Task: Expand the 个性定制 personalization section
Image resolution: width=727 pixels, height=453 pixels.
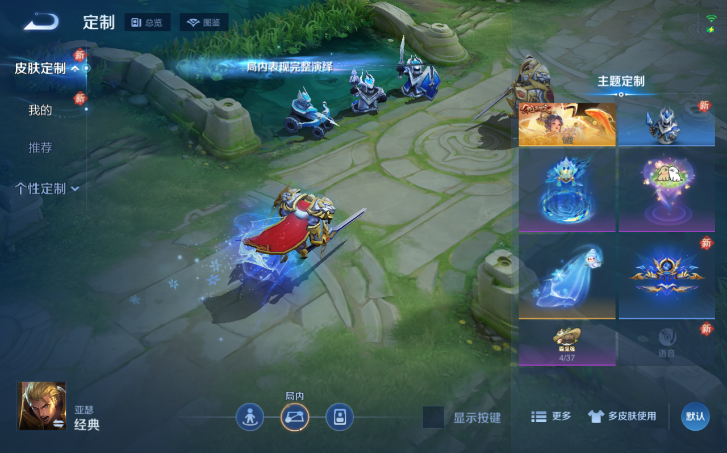Action: click(x=46, y=188)
